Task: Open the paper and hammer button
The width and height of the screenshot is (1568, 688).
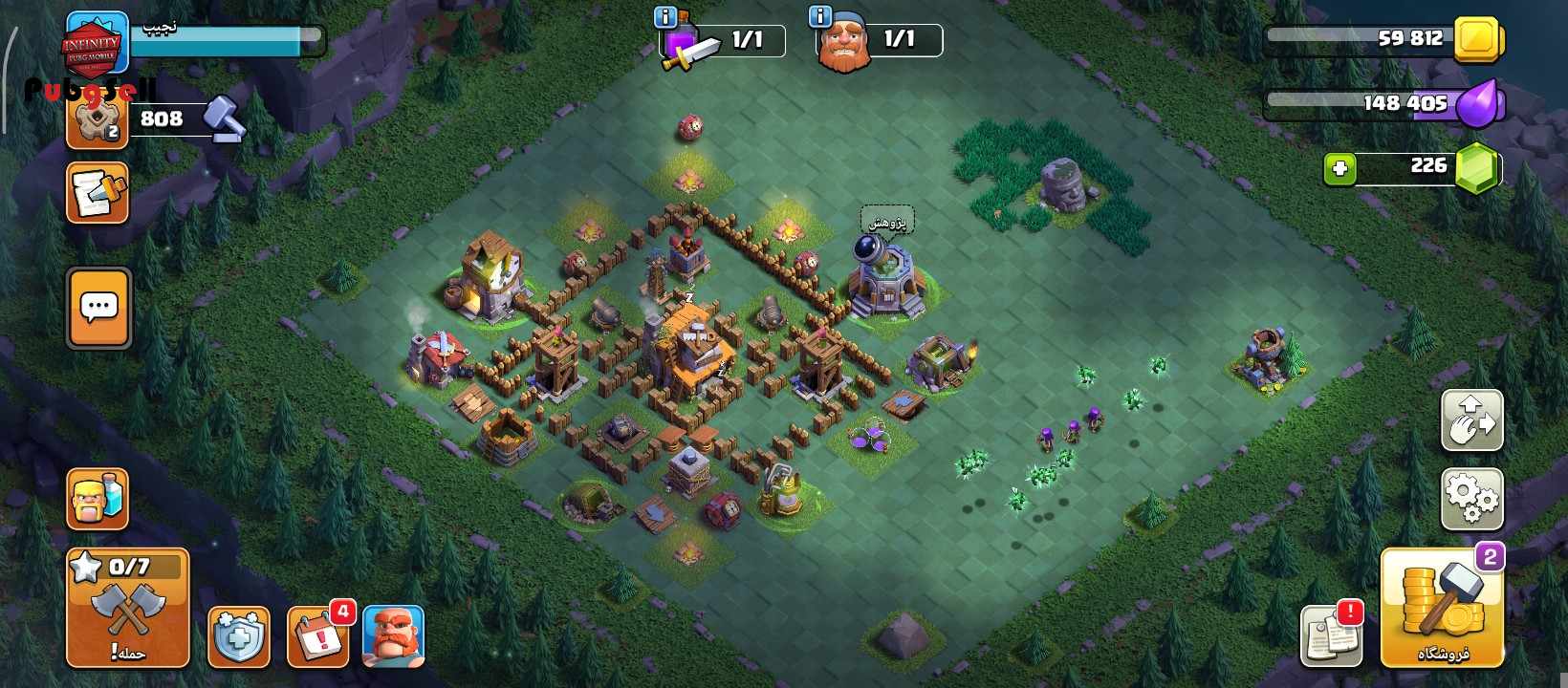Action: tap(98, 193)
